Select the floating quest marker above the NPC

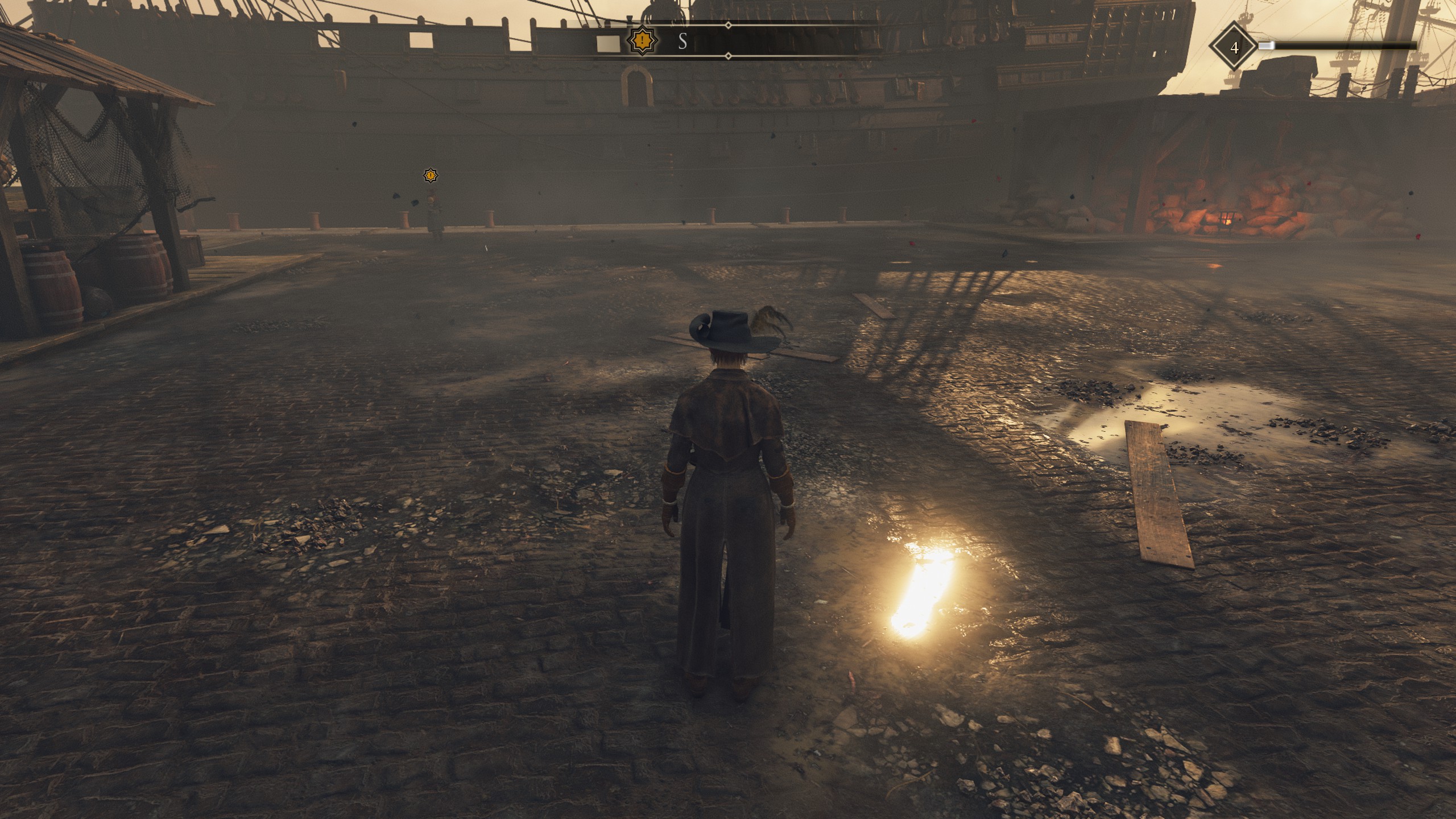tap(431, 176)
